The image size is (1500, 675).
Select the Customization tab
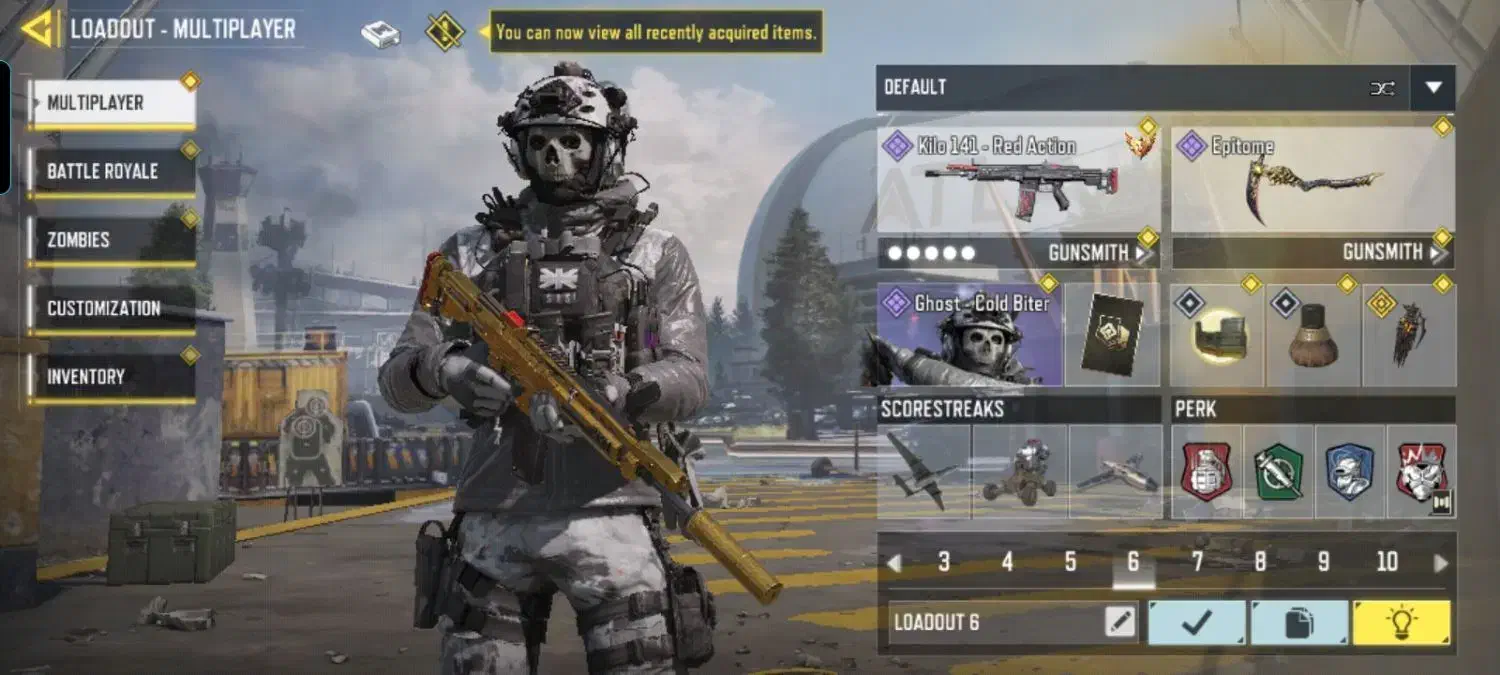pyautogui.click(x=110, y=308)
